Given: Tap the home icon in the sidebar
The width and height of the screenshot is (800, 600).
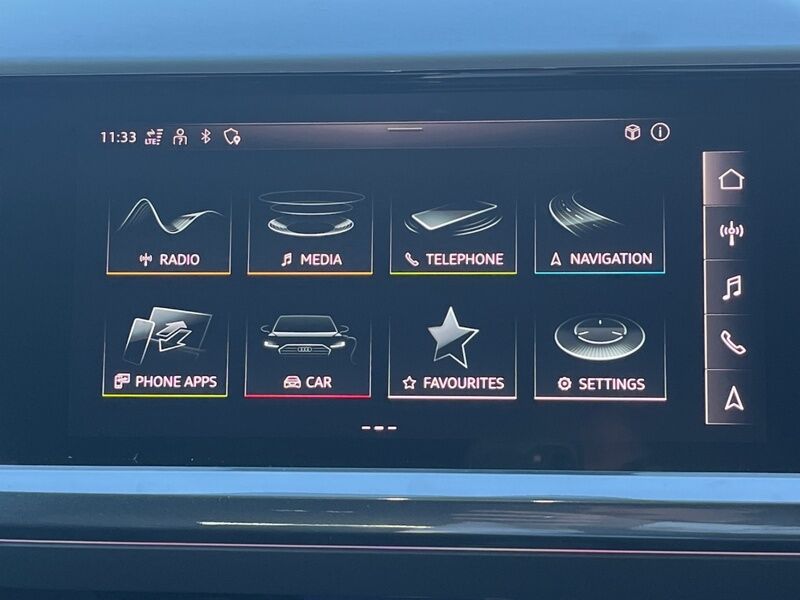Looking at the screenshot, I should [x=731, y=180].
